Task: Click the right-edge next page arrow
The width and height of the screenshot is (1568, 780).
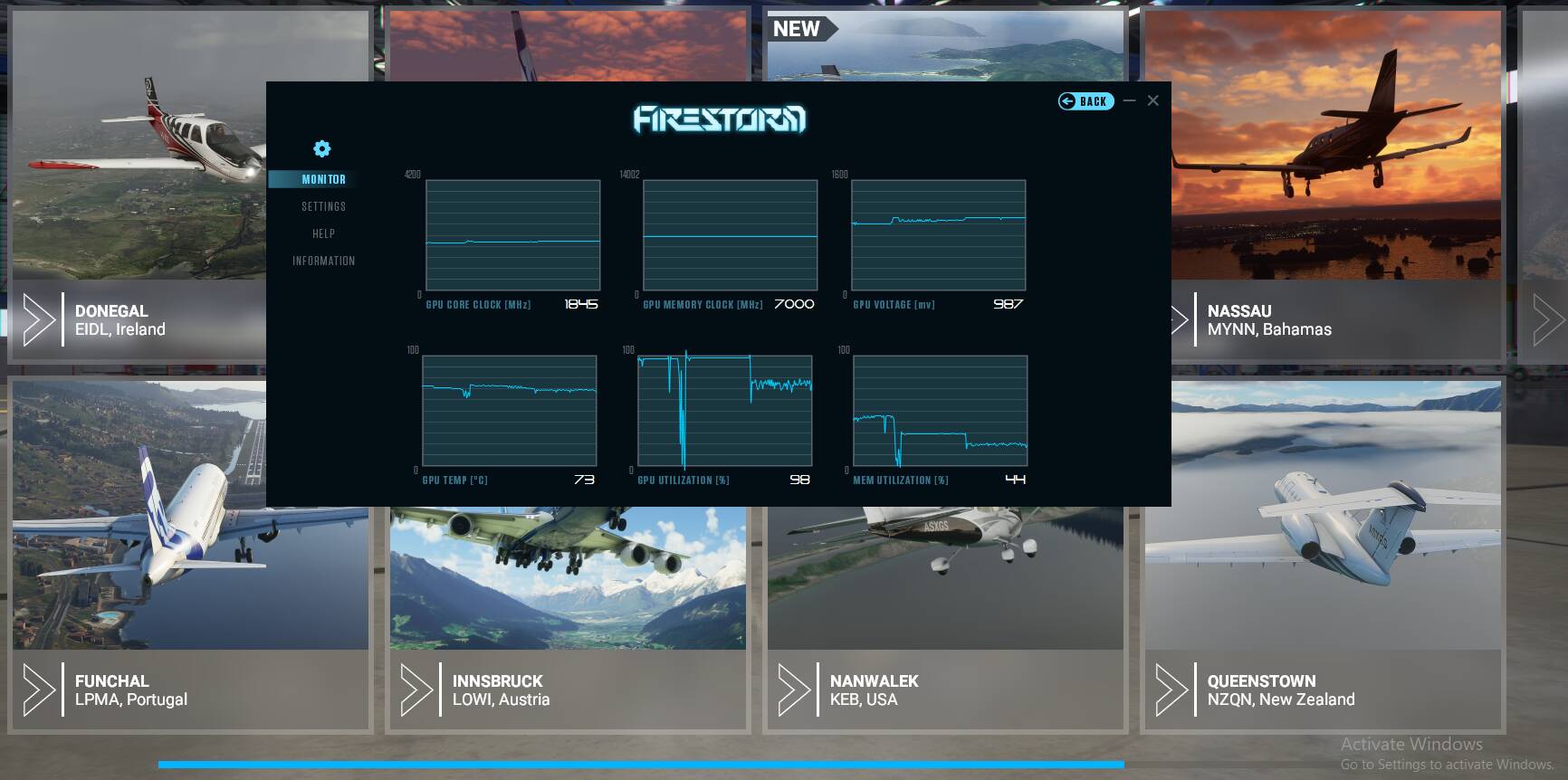Action: [x=1549, y=319]
